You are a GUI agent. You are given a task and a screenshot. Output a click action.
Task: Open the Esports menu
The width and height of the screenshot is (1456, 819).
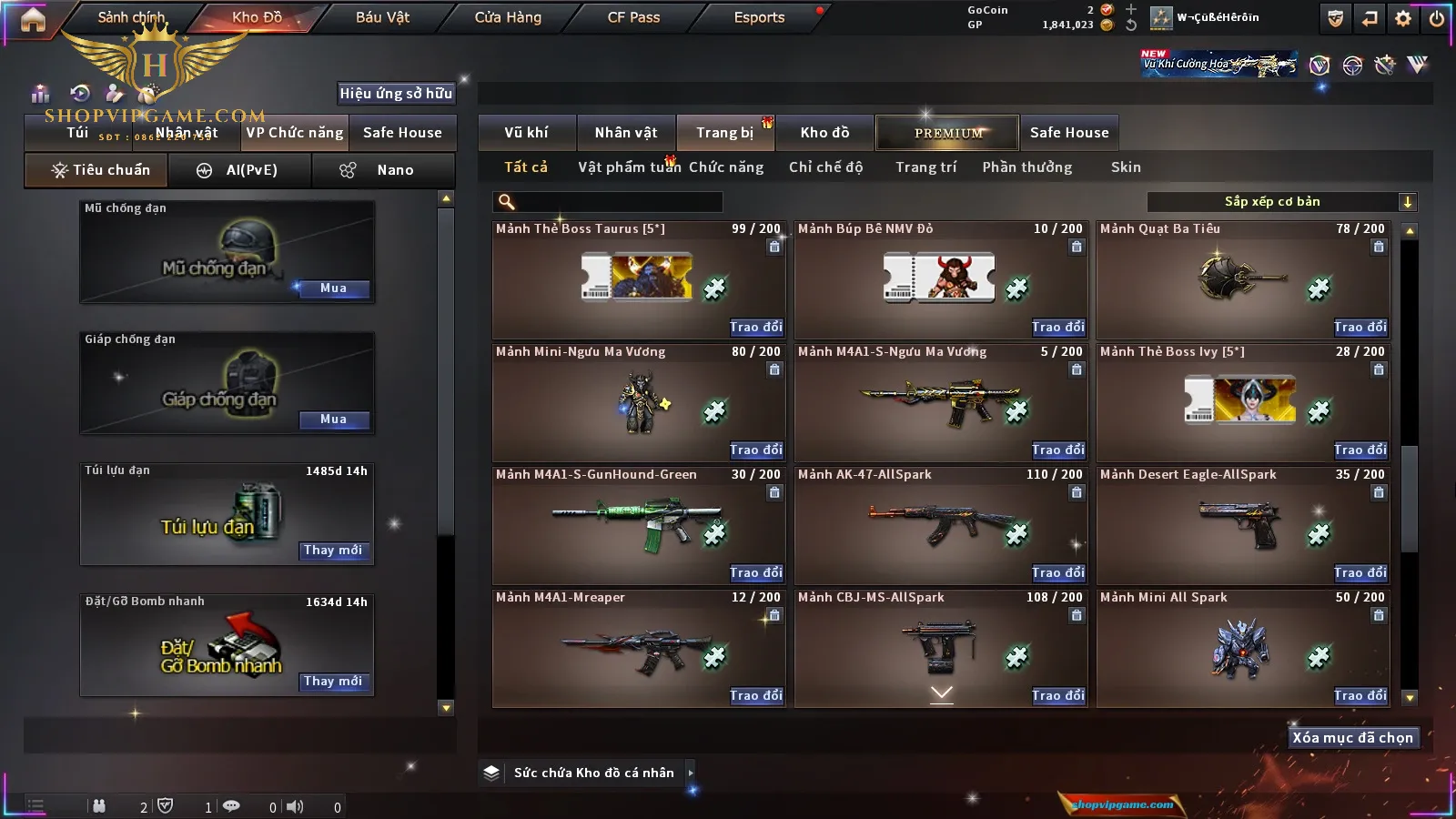click(759, 17)
